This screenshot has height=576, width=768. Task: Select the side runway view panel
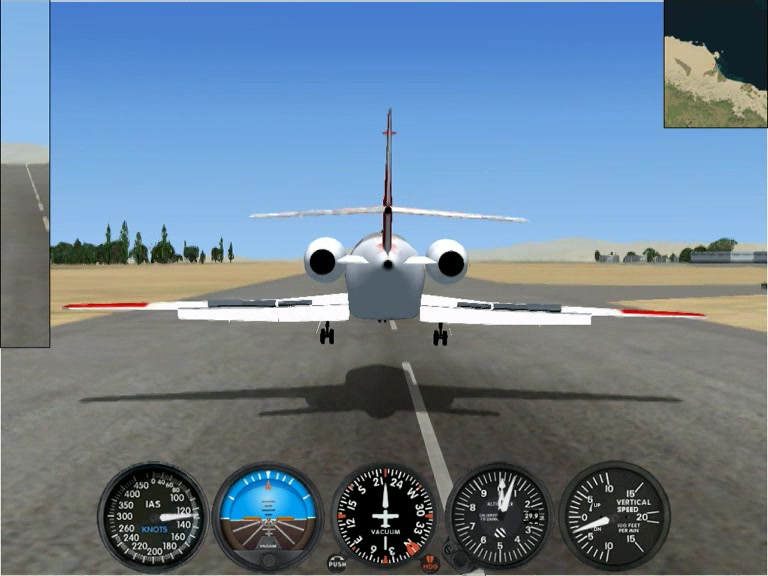point(24,175)
